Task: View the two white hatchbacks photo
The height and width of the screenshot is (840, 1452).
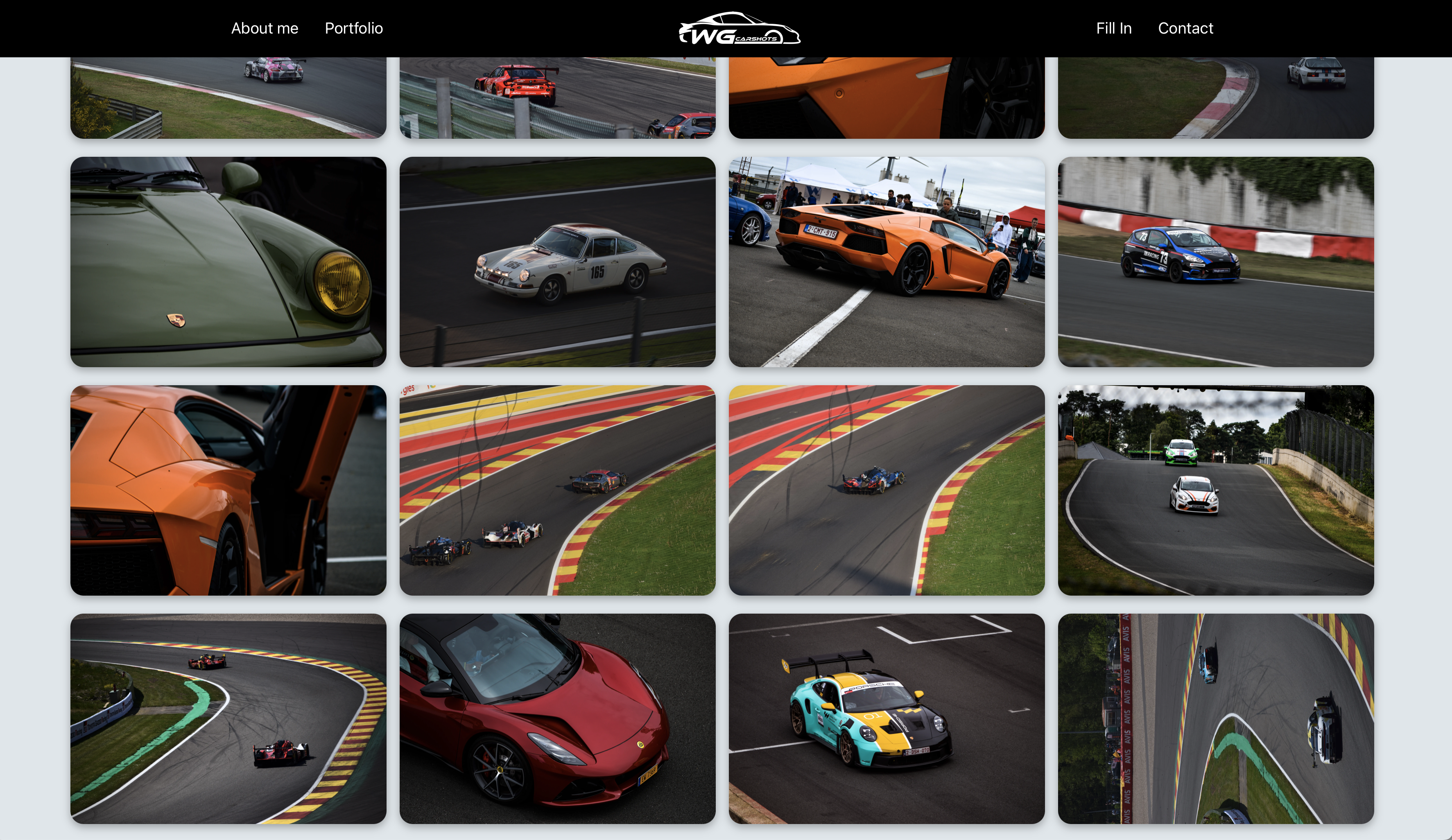Action: (x=1216, y=490)
